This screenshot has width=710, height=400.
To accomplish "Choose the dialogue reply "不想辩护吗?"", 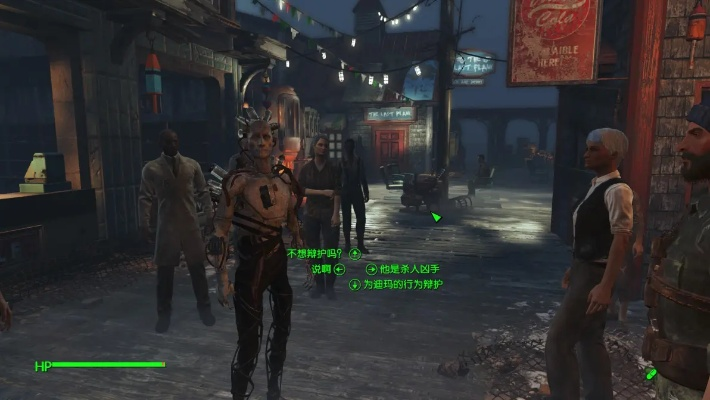I will pos(314,254).
